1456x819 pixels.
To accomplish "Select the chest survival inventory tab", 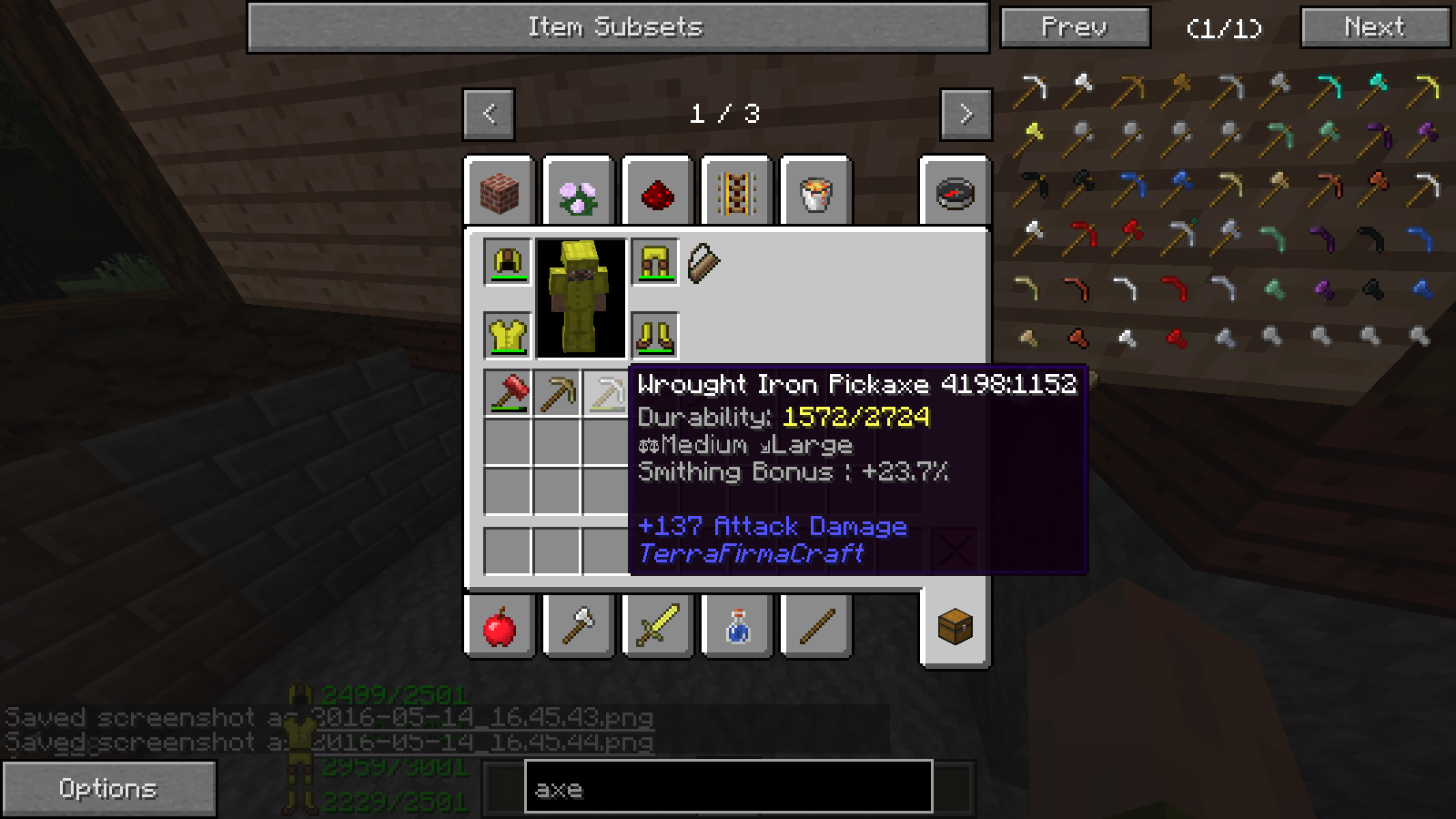I will (955, 627).
